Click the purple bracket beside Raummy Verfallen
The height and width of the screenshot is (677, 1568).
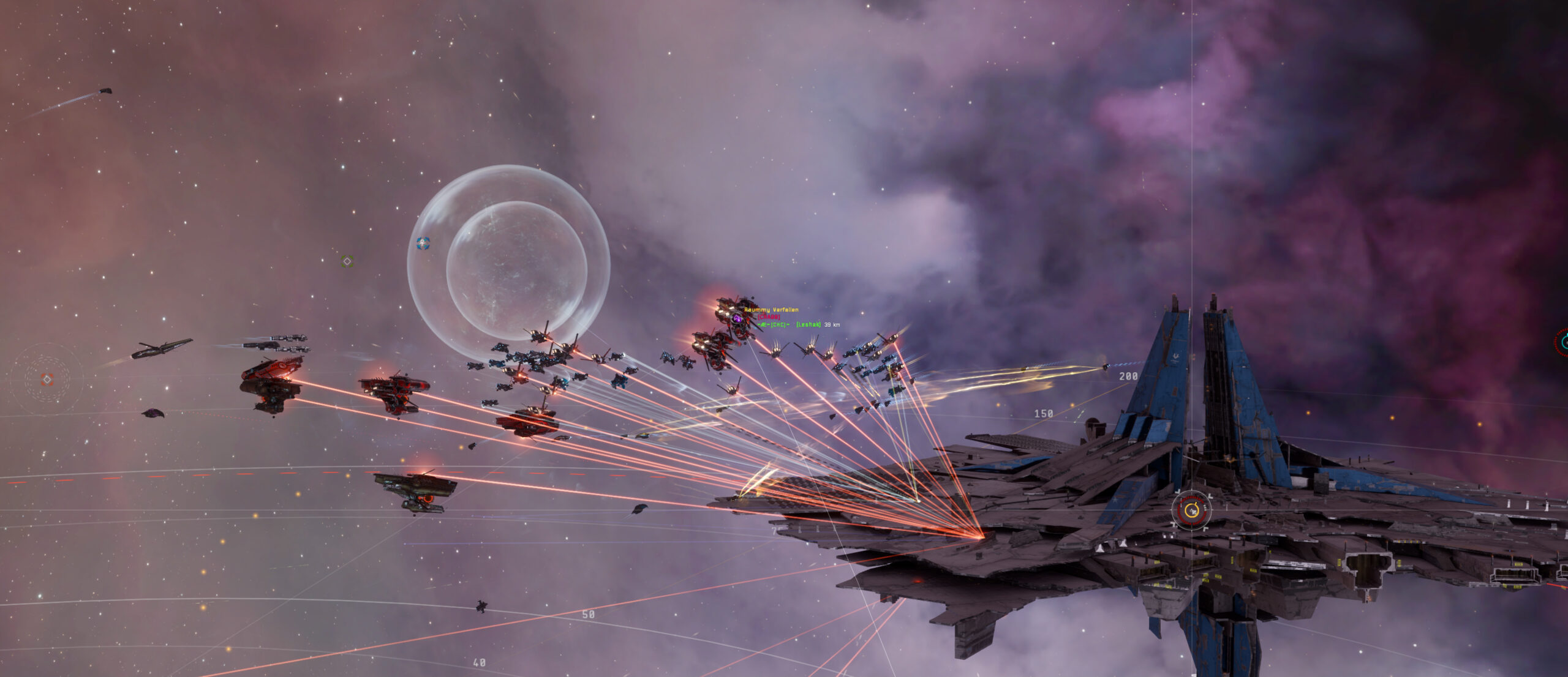point(737,318)
